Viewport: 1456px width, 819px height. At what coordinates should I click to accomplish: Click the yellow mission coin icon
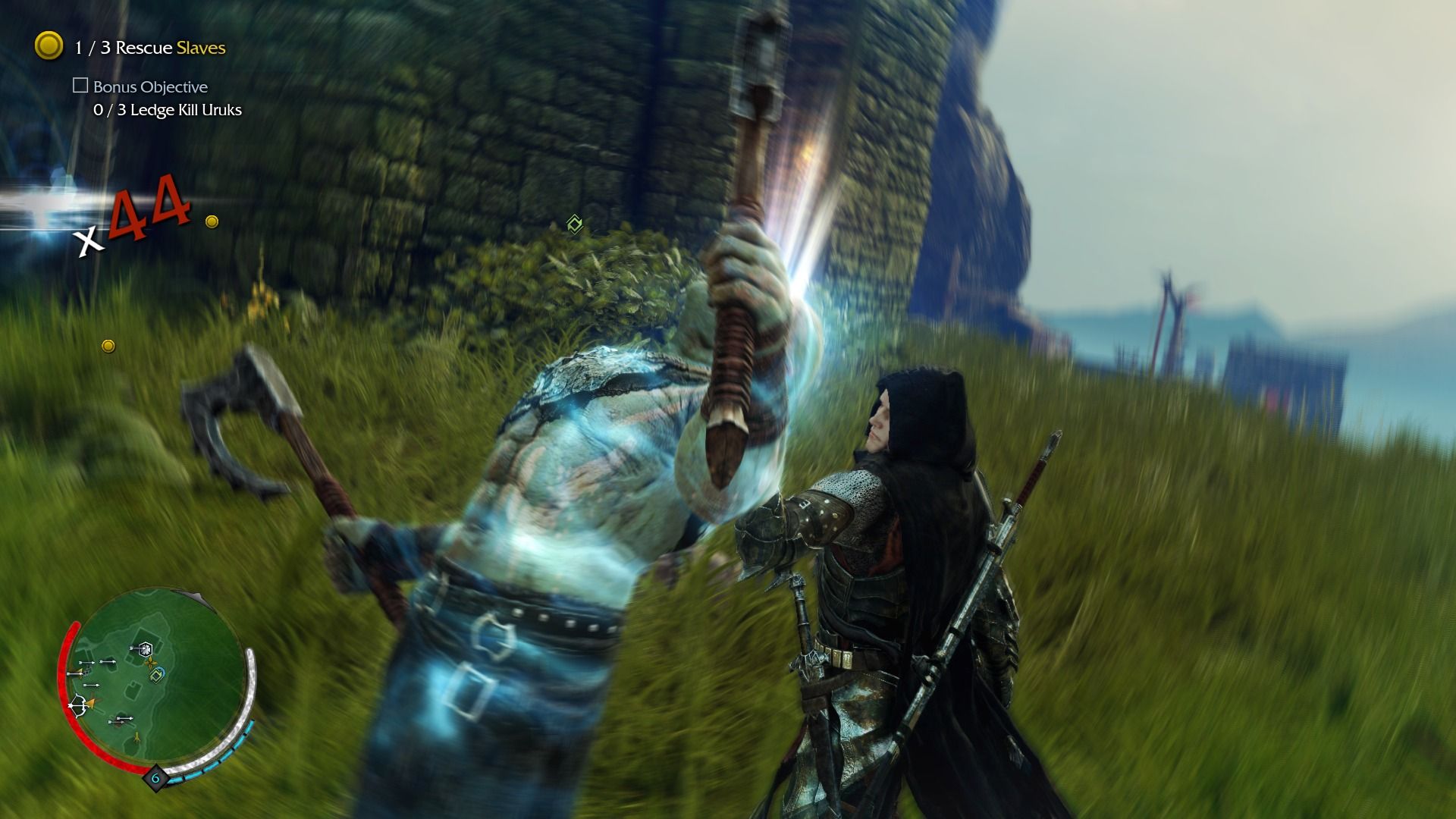tap(49, 46)
